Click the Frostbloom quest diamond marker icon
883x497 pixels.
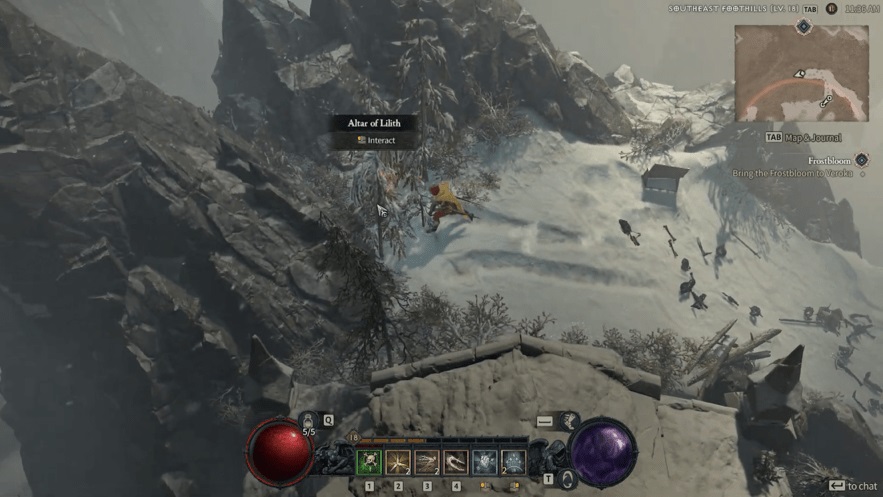tap(861, 160)
